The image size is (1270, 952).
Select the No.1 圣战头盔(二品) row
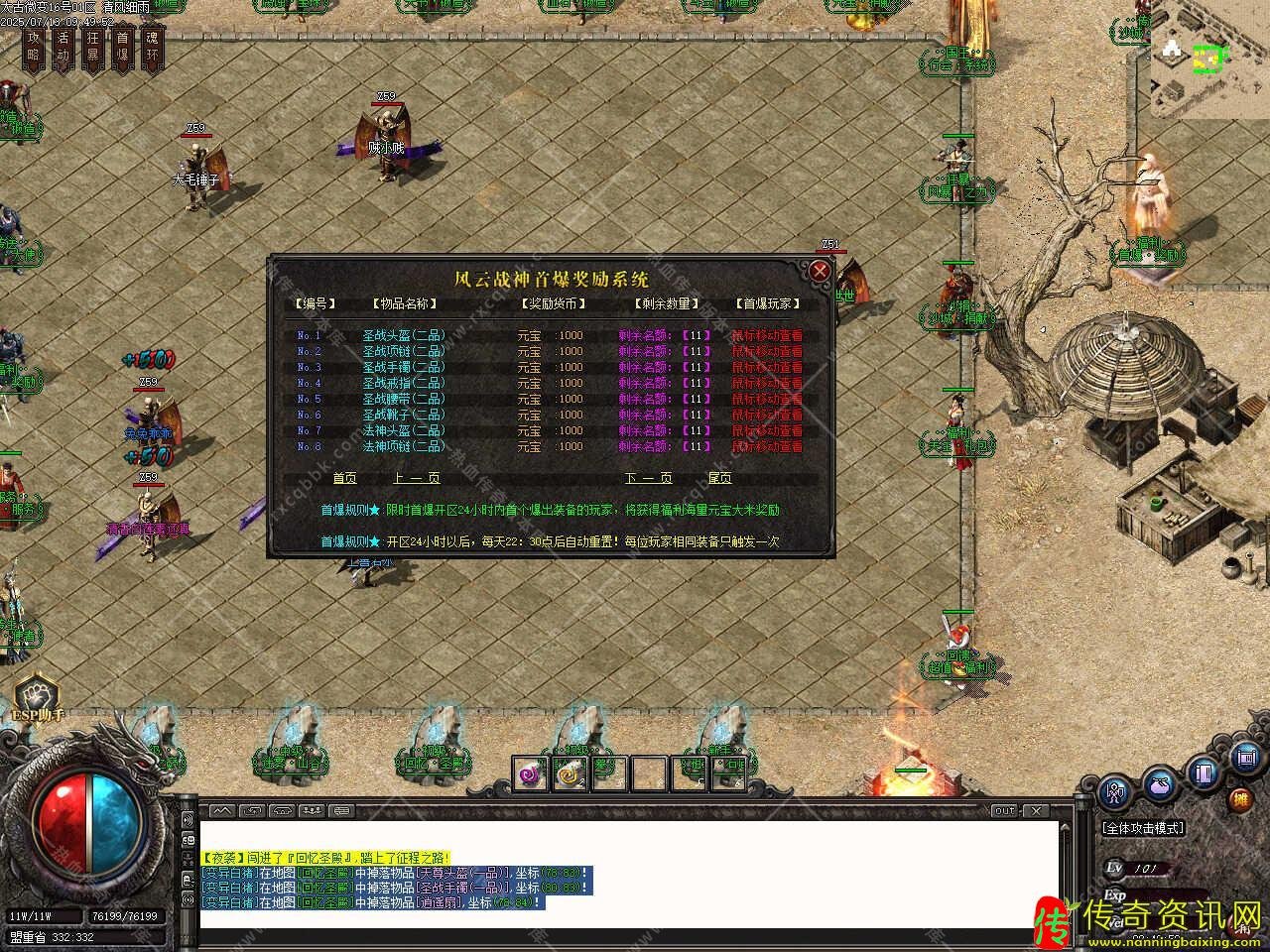404,335
